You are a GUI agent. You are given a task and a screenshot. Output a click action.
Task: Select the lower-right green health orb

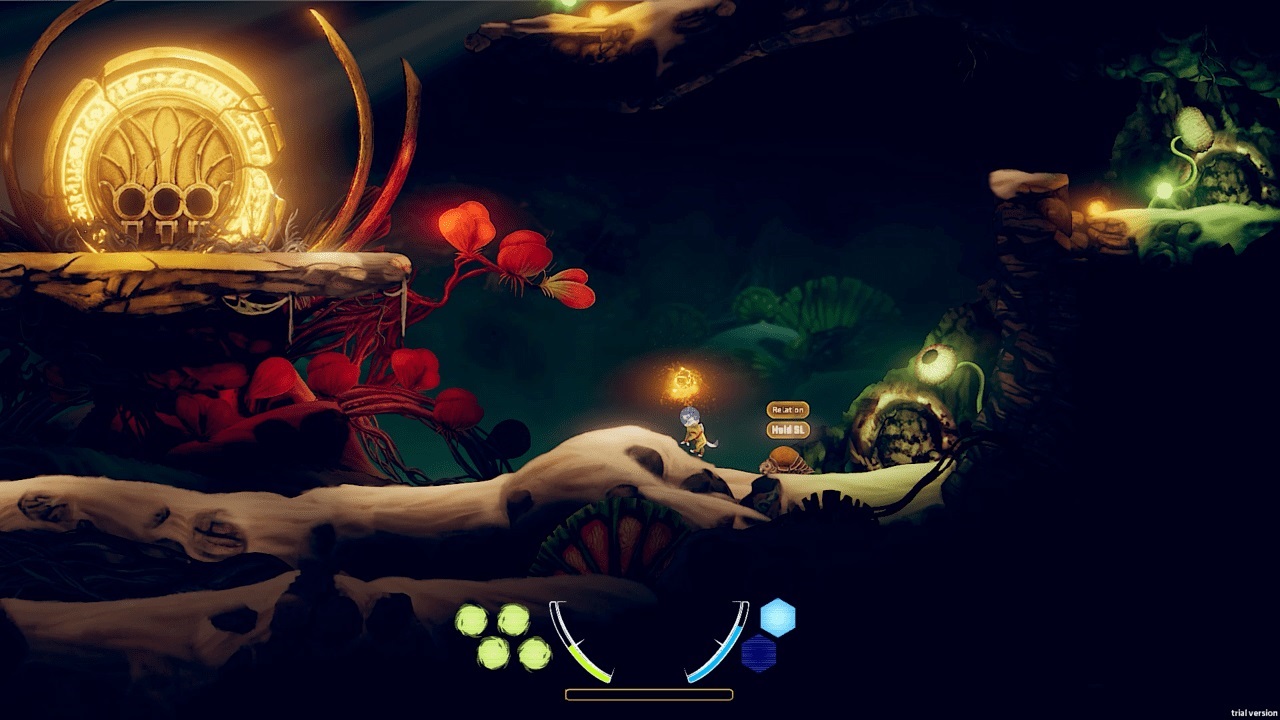[x=535, y=656]
